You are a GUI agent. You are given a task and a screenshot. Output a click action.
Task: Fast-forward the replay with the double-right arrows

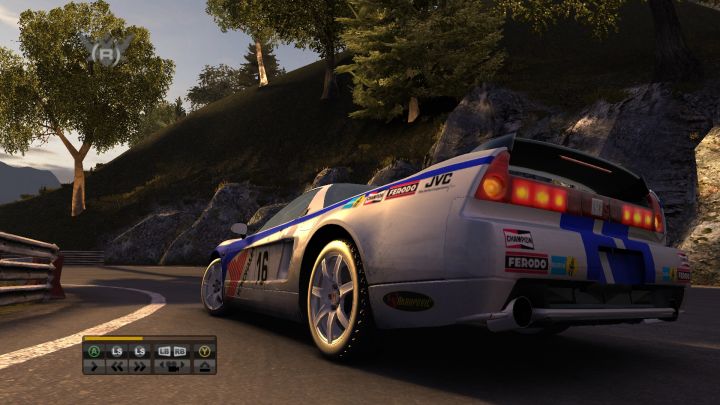tap(140, 366)
